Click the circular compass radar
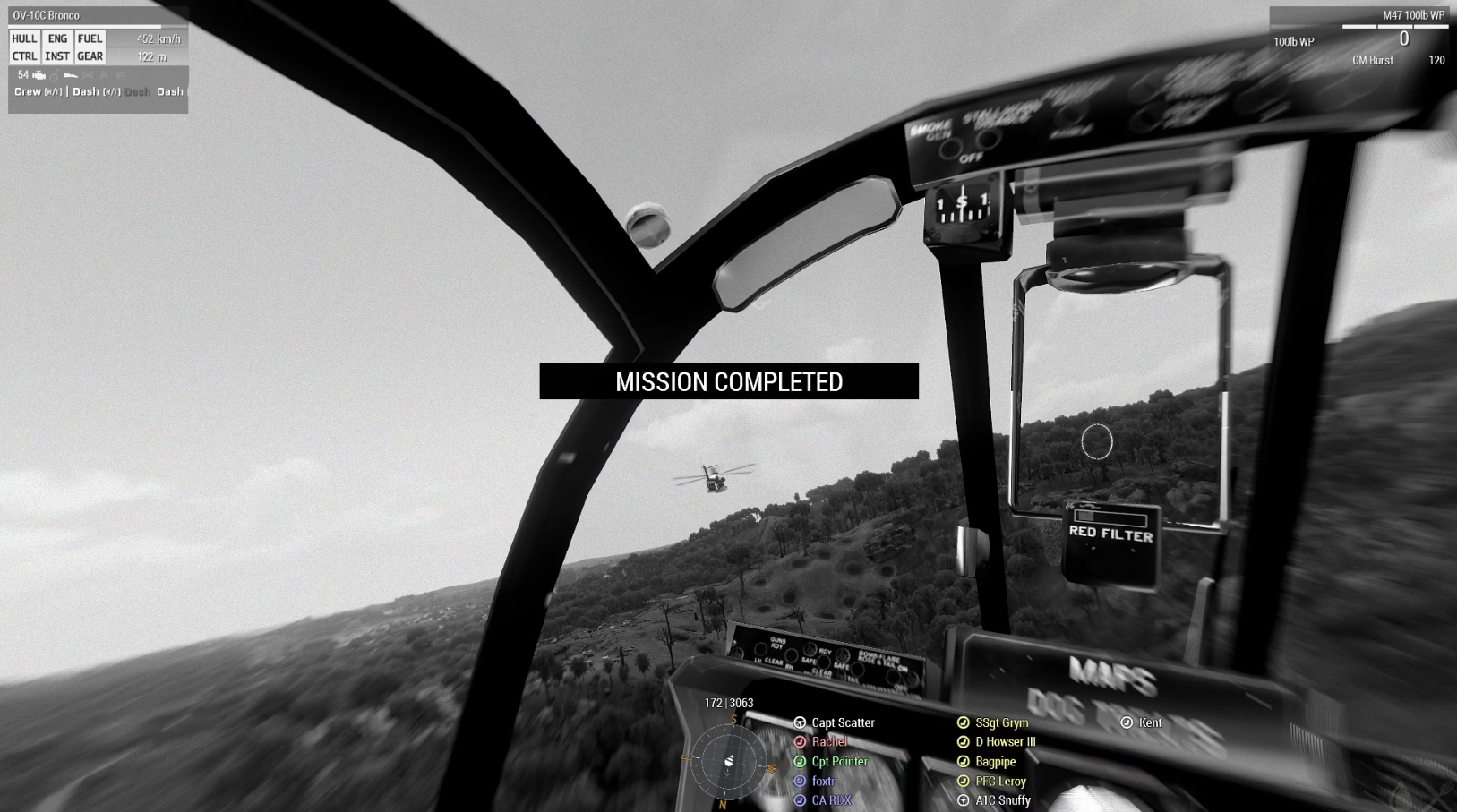The image size is (1457, 812). tap(729, 761)
